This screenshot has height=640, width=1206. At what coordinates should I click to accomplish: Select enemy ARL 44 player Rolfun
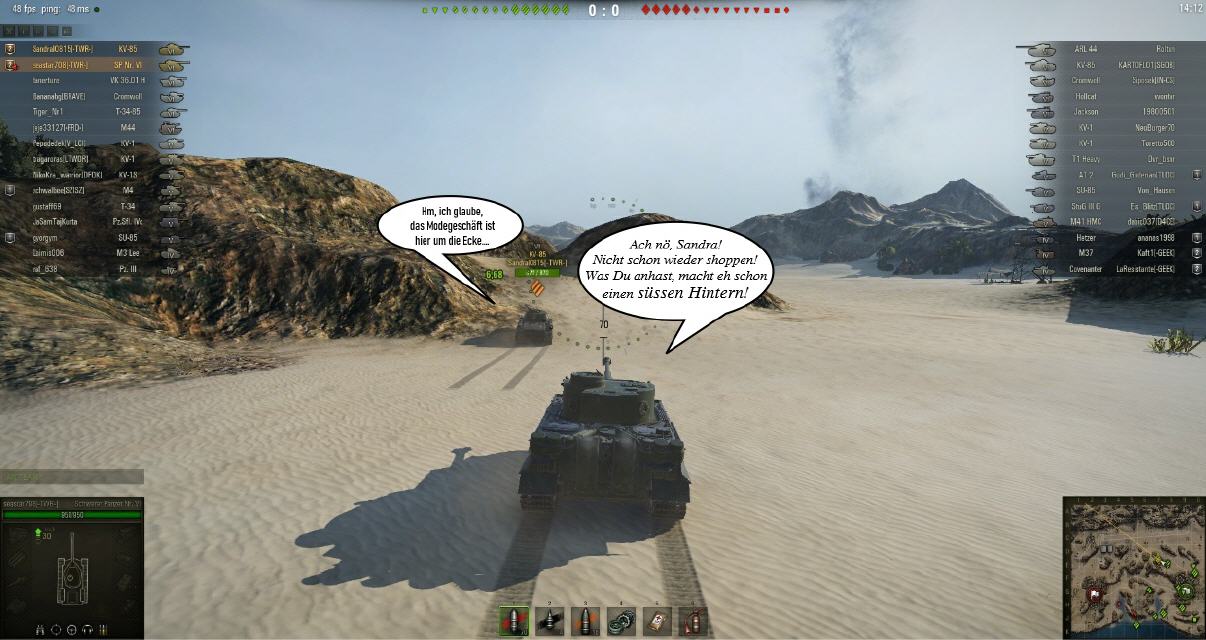(1110, 48)
